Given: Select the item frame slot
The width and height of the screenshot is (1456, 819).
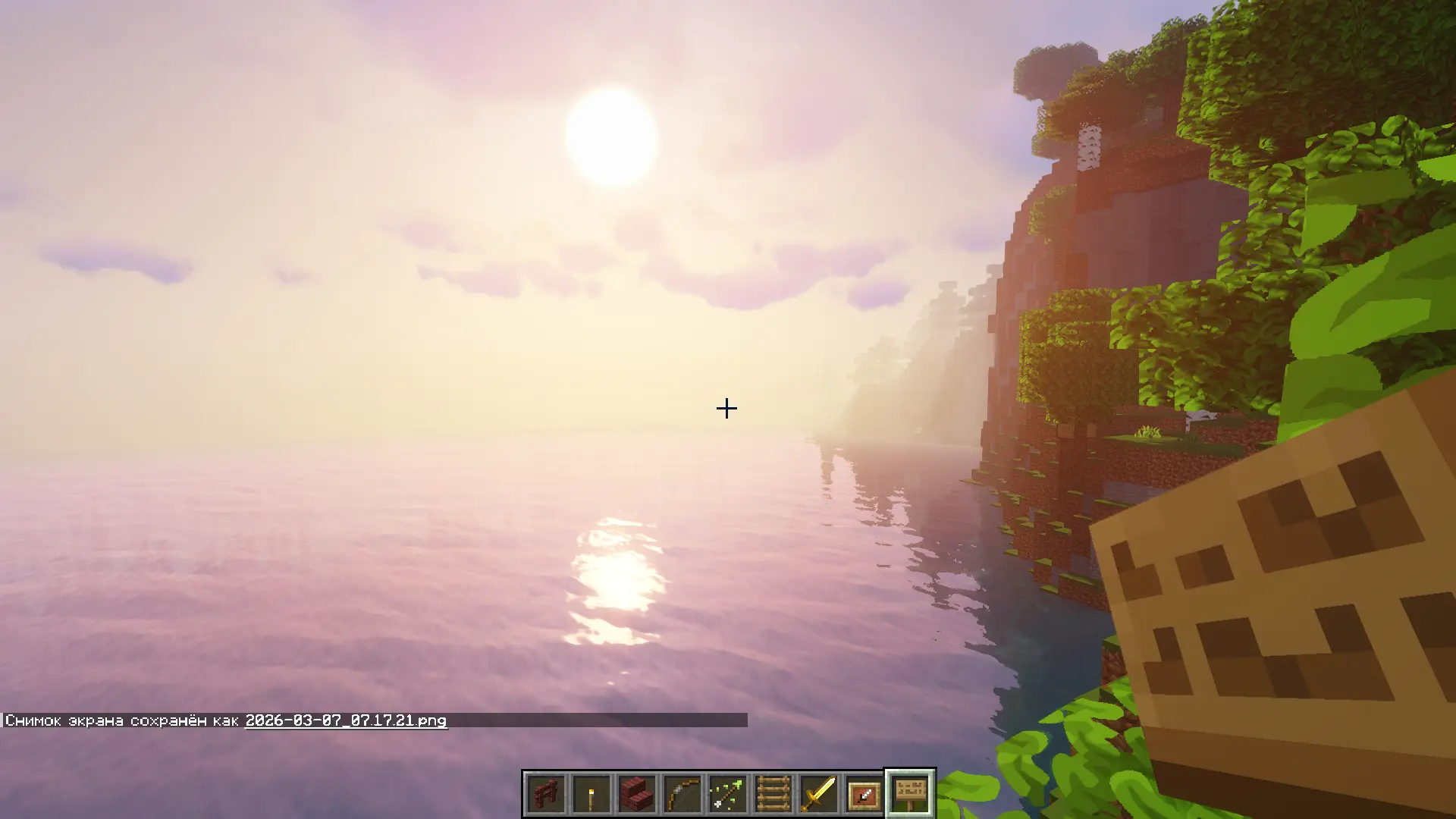Looking at the screenshot, I should tap(864, 794).
